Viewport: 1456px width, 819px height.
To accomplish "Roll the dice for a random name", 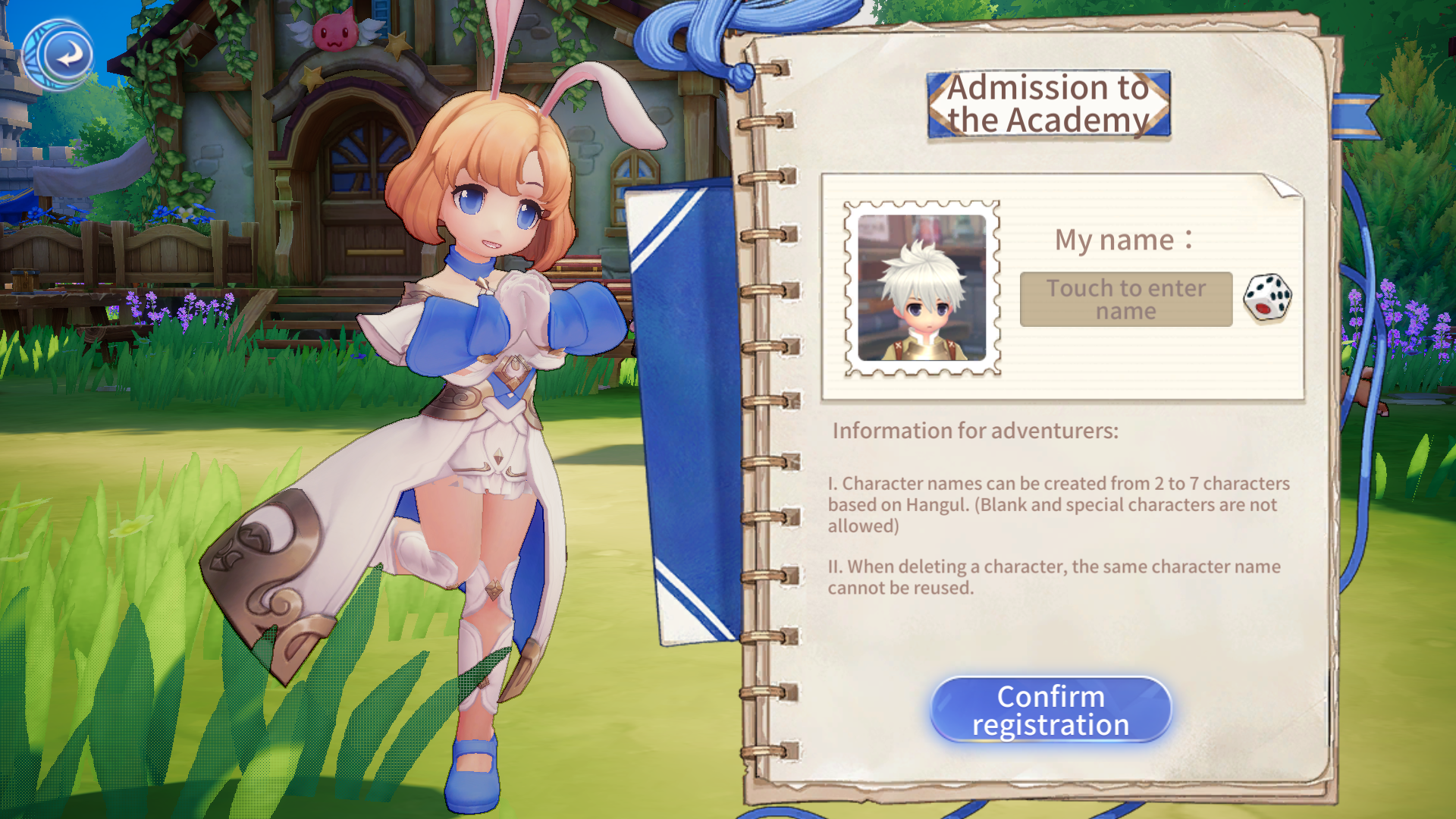I will point(1267,297).
